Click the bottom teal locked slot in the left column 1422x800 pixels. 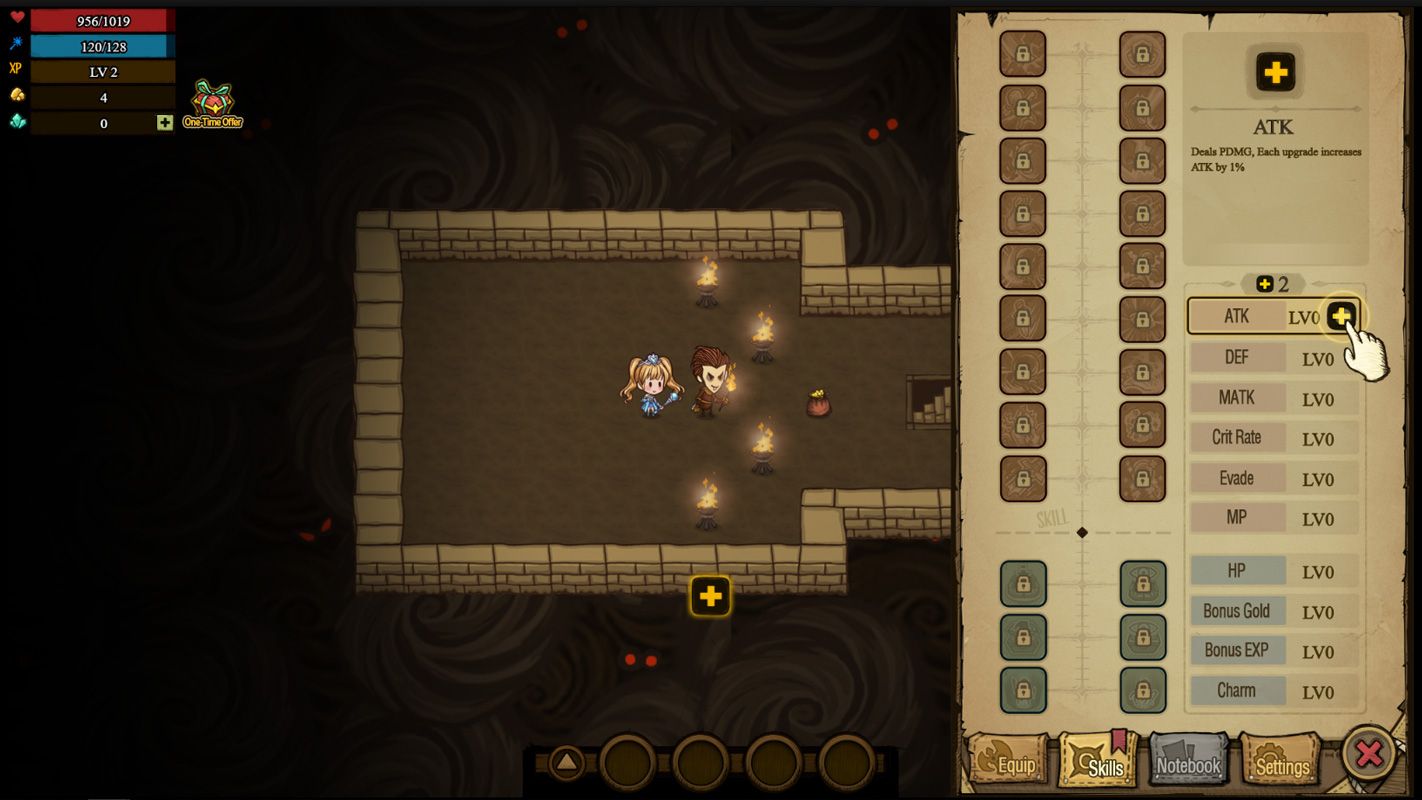pos(1022,690)
